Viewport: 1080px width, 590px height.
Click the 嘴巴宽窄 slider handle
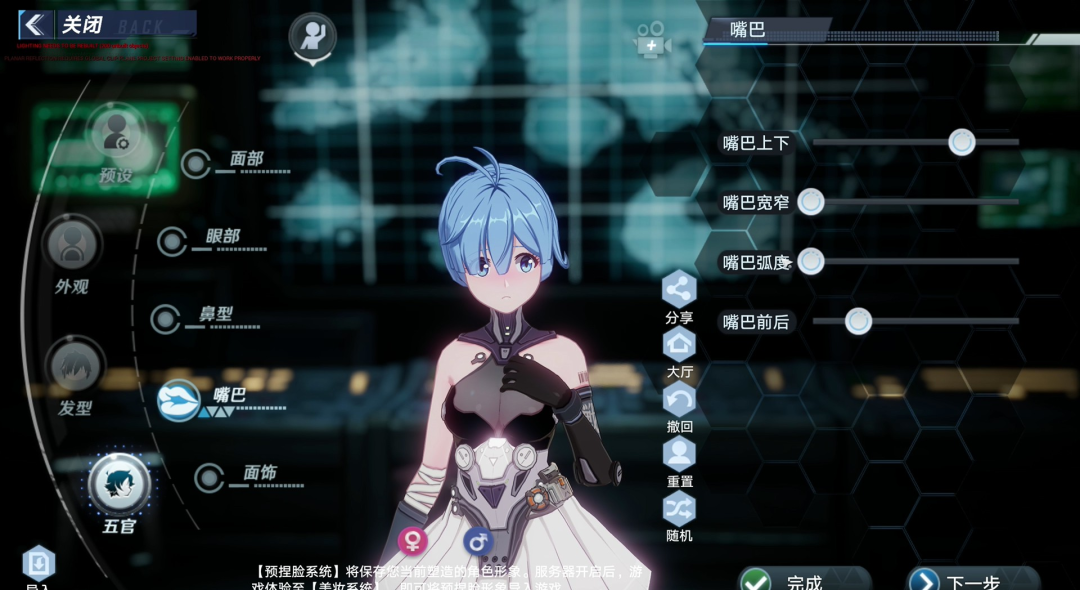click(x=811, y=202)
